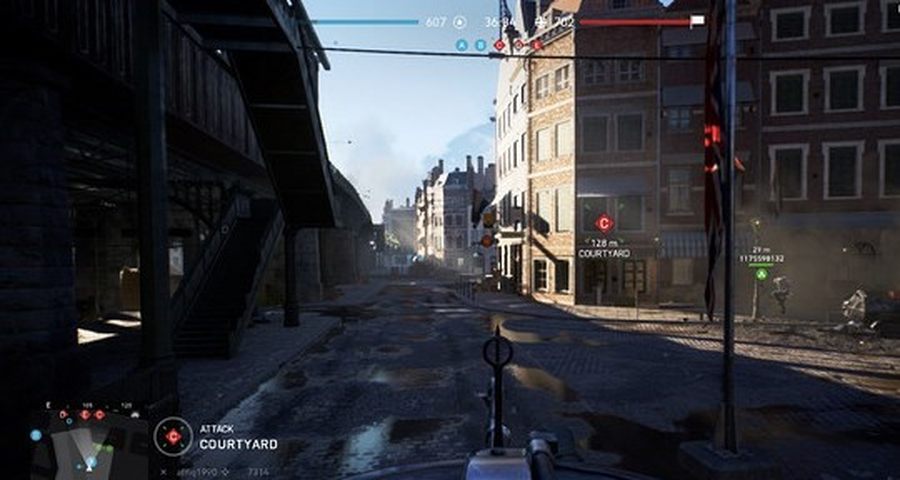Click the green squadmate marker icon
The height and width of the screenshot is (480, 900).
click(761, 273)
